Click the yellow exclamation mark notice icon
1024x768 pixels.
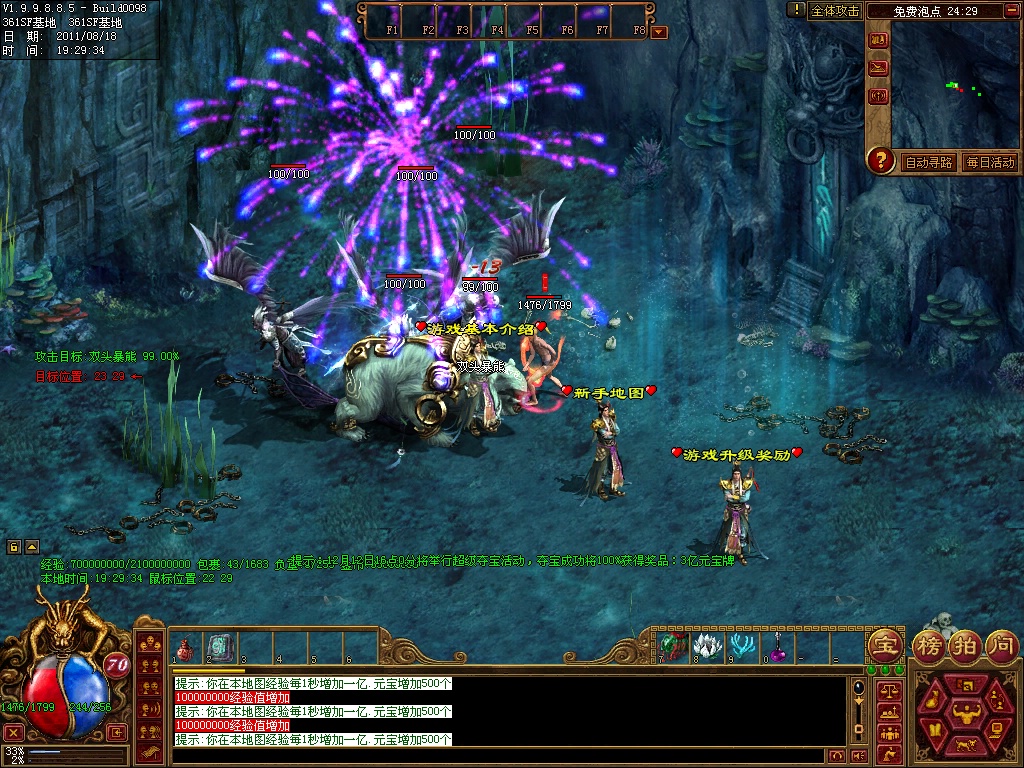click(796, 10)
